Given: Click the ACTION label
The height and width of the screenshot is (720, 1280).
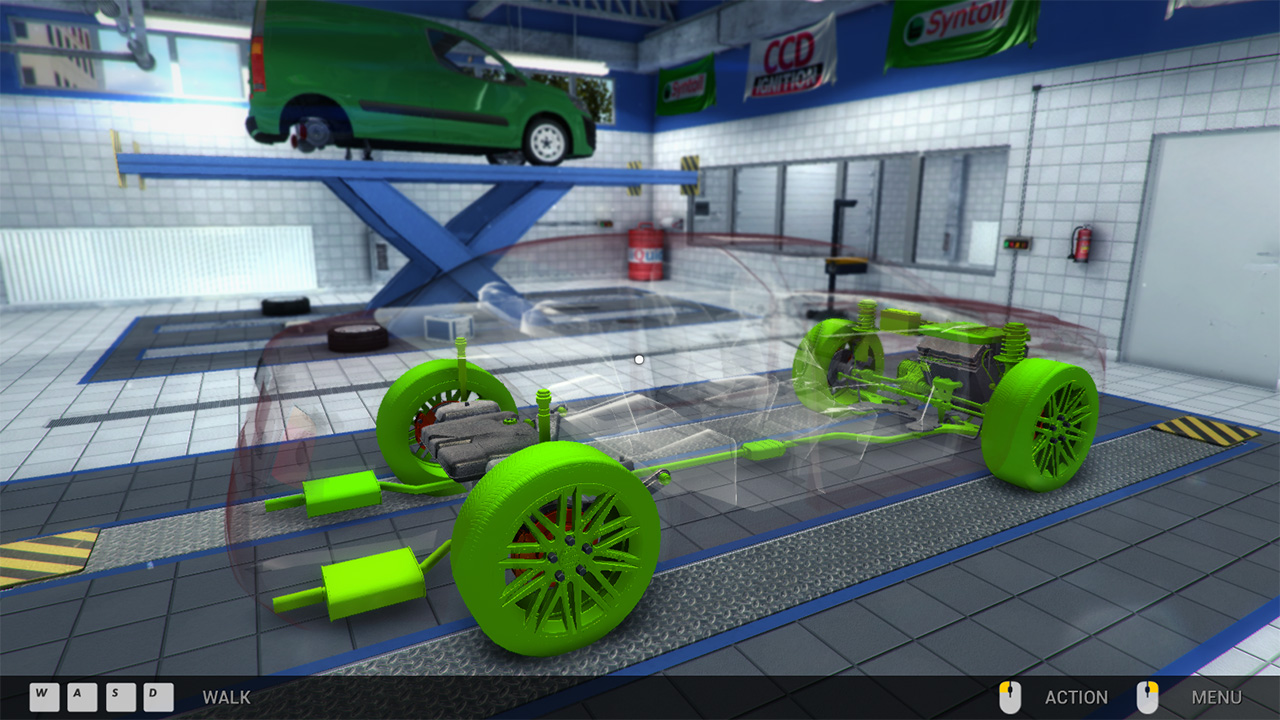Looking at the screenshot, I should (1078, 697).
